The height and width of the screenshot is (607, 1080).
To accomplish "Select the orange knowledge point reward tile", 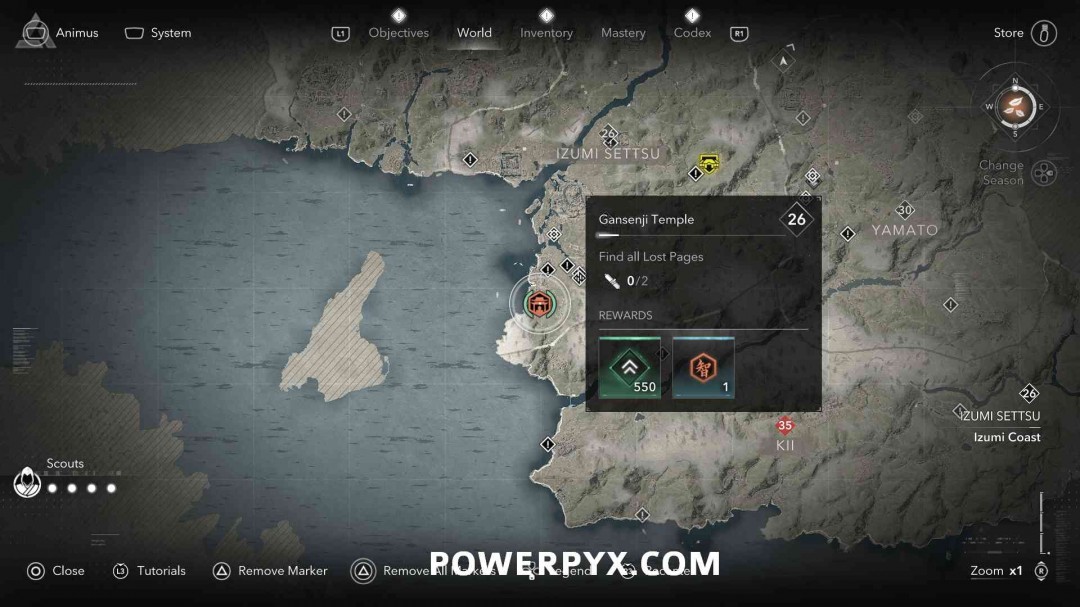I will [703, 368].
